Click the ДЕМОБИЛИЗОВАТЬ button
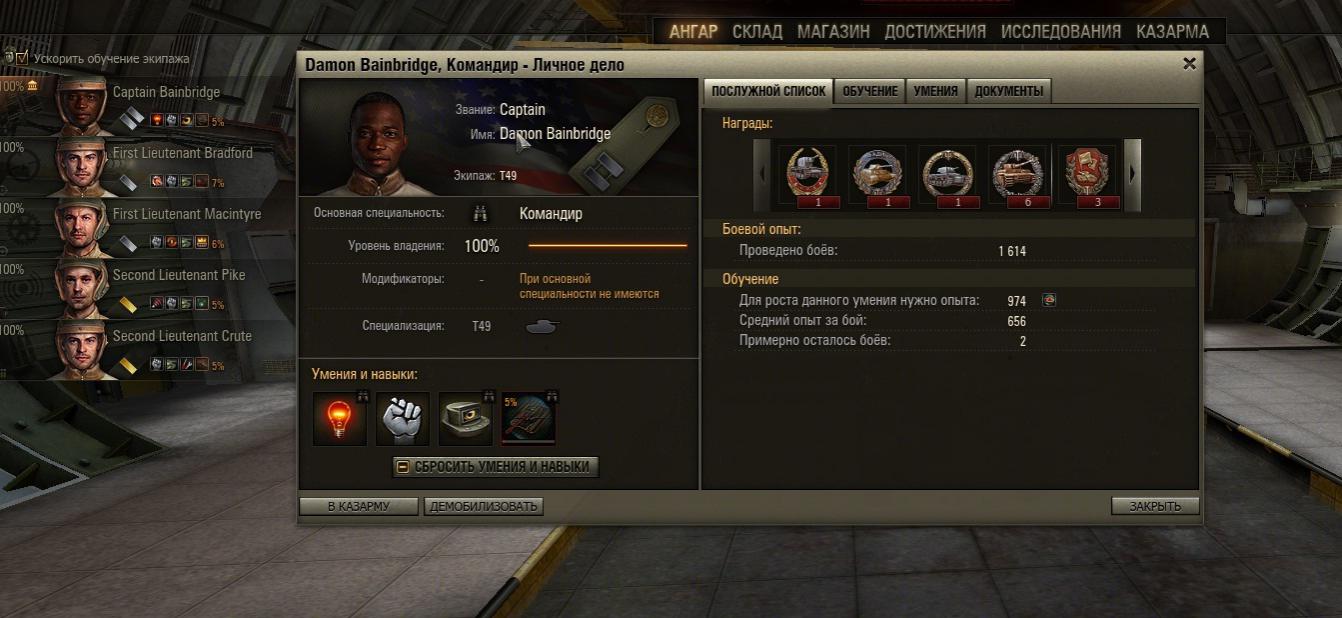1342x618 pixels. pos(484,506)
